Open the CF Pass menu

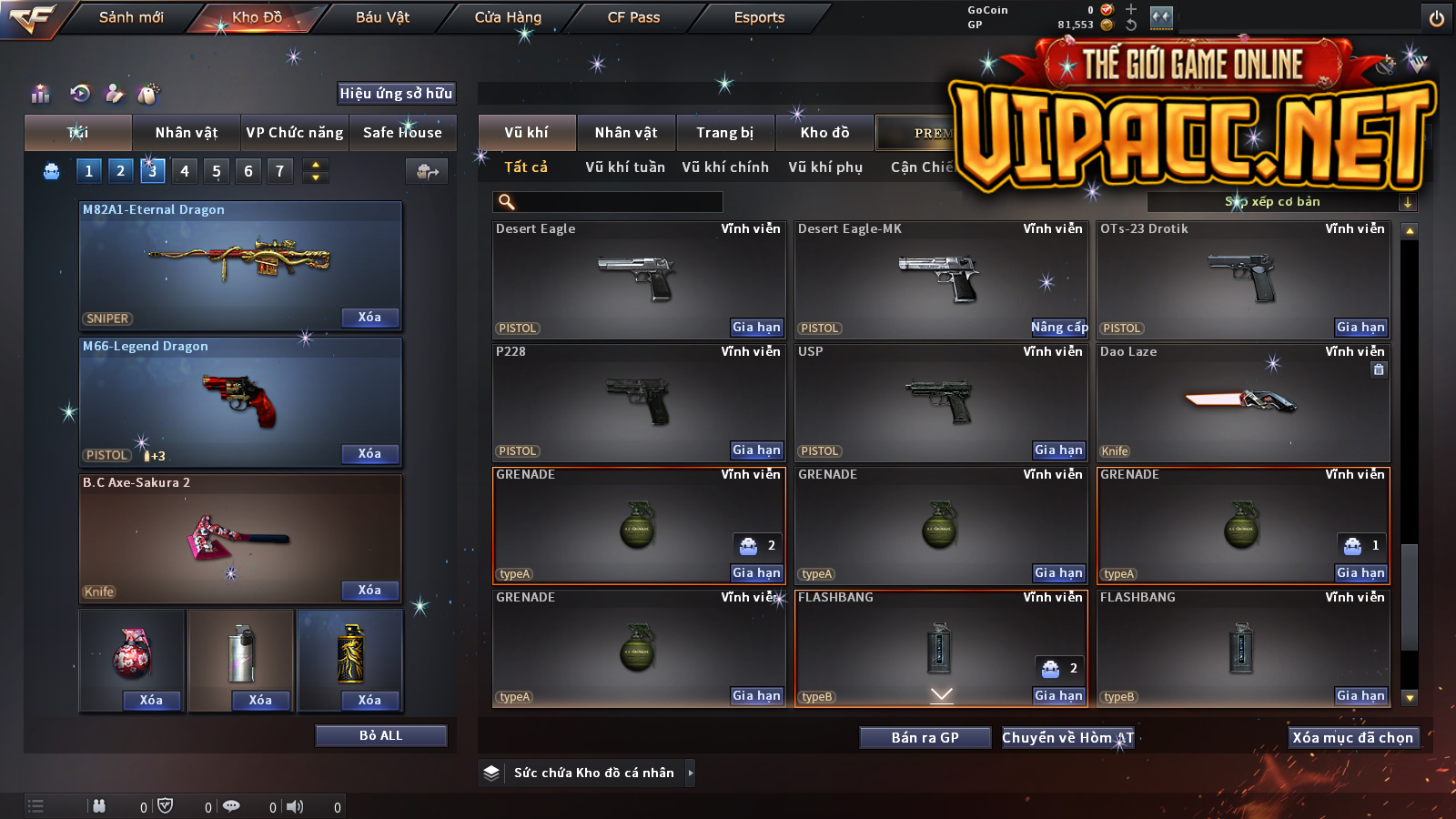click(x=633, y=17)
